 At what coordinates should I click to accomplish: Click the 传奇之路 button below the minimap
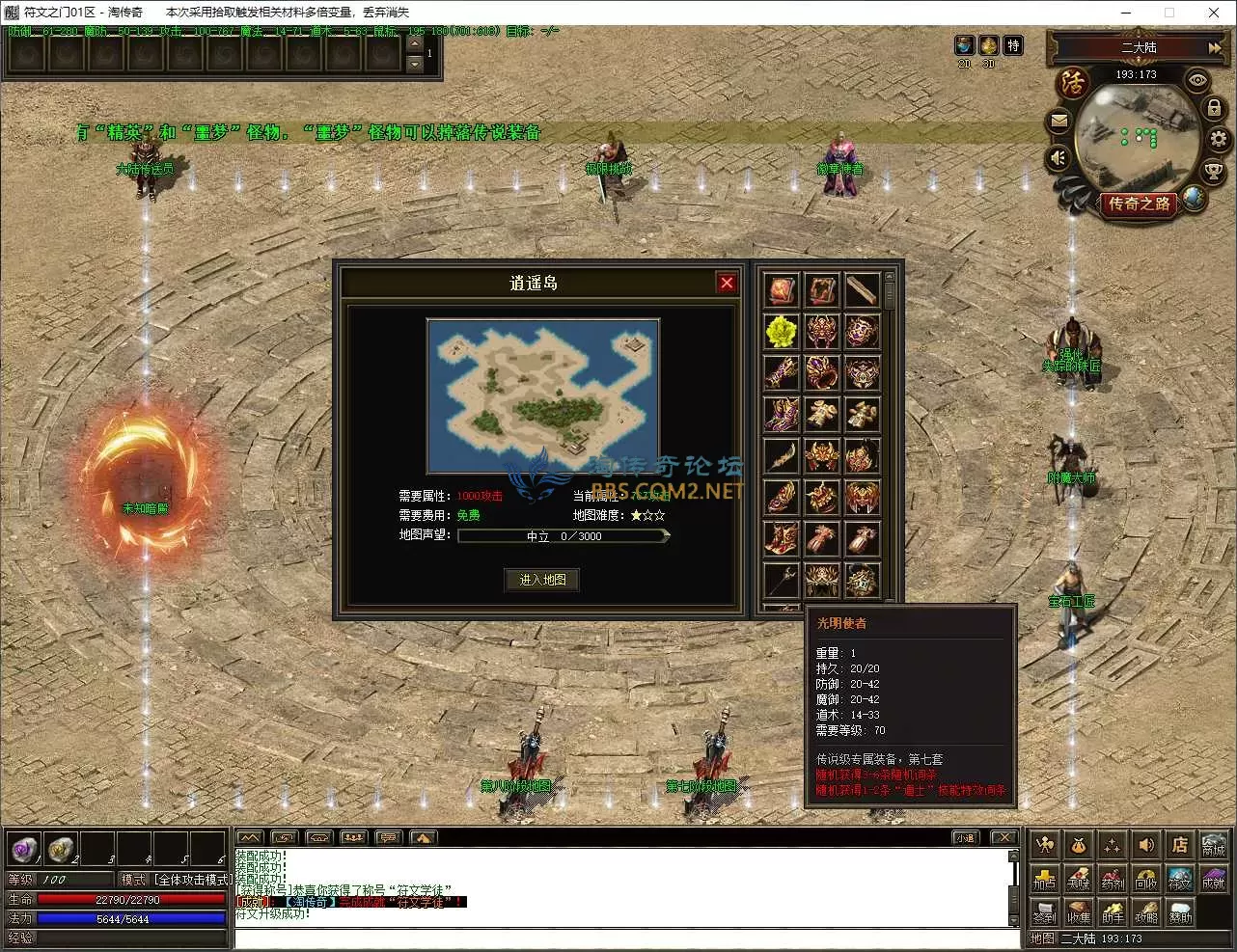[x=1139, y=204]
